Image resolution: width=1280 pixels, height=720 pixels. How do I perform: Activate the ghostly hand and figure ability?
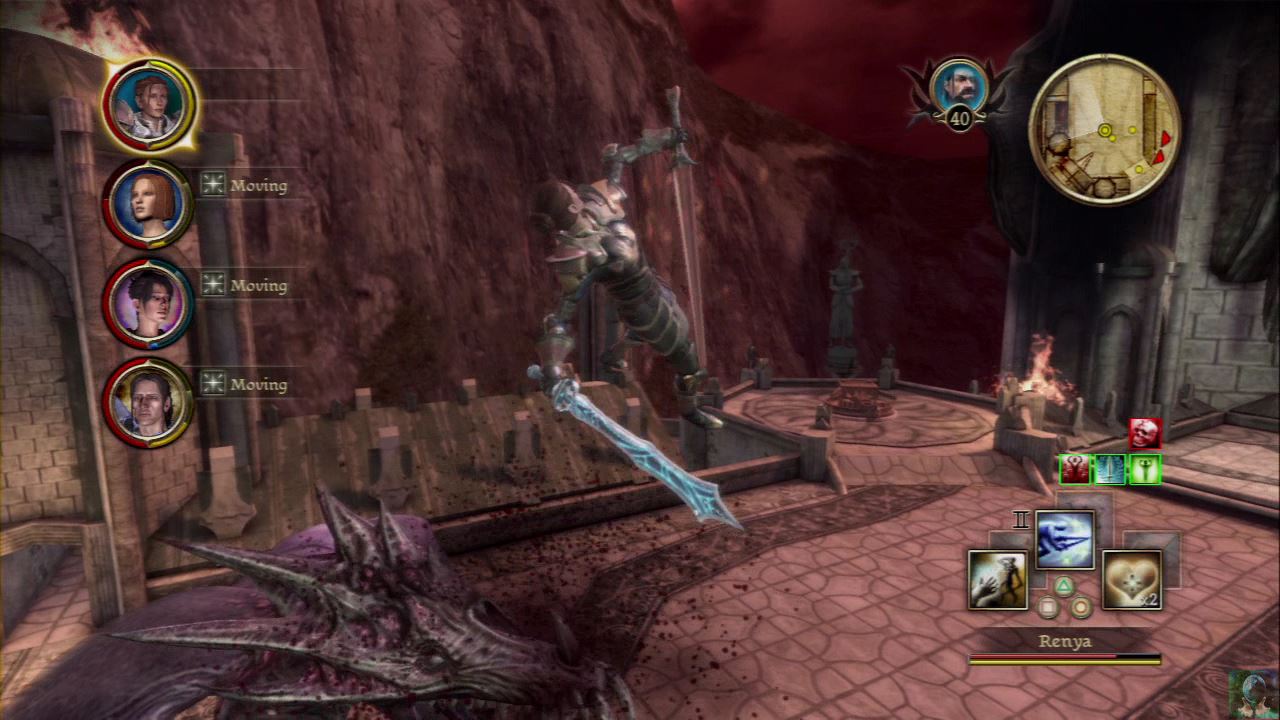(x=998, y=579)
